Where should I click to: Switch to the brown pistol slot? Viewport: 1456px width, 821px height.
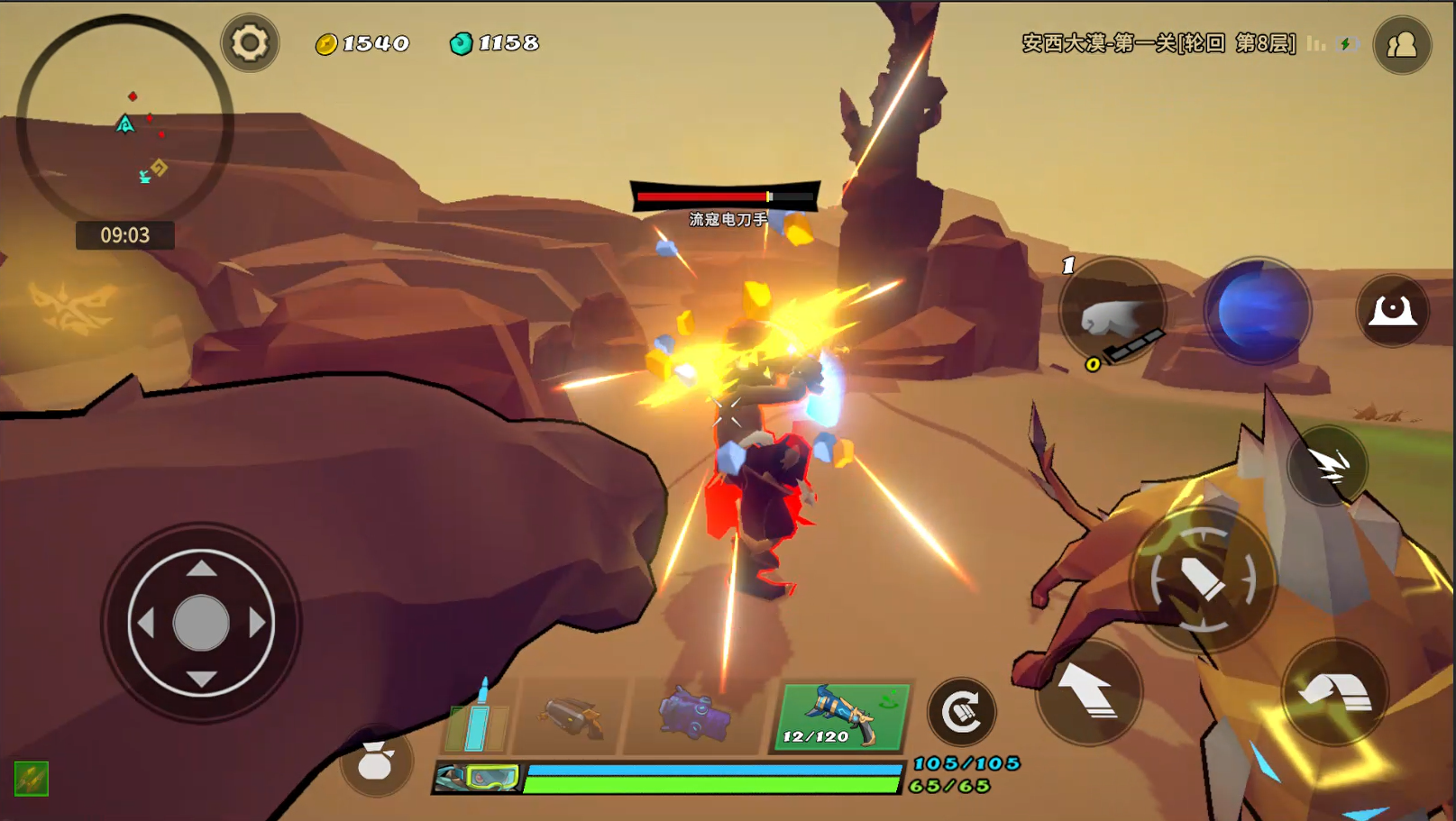[x=570, y=718]
